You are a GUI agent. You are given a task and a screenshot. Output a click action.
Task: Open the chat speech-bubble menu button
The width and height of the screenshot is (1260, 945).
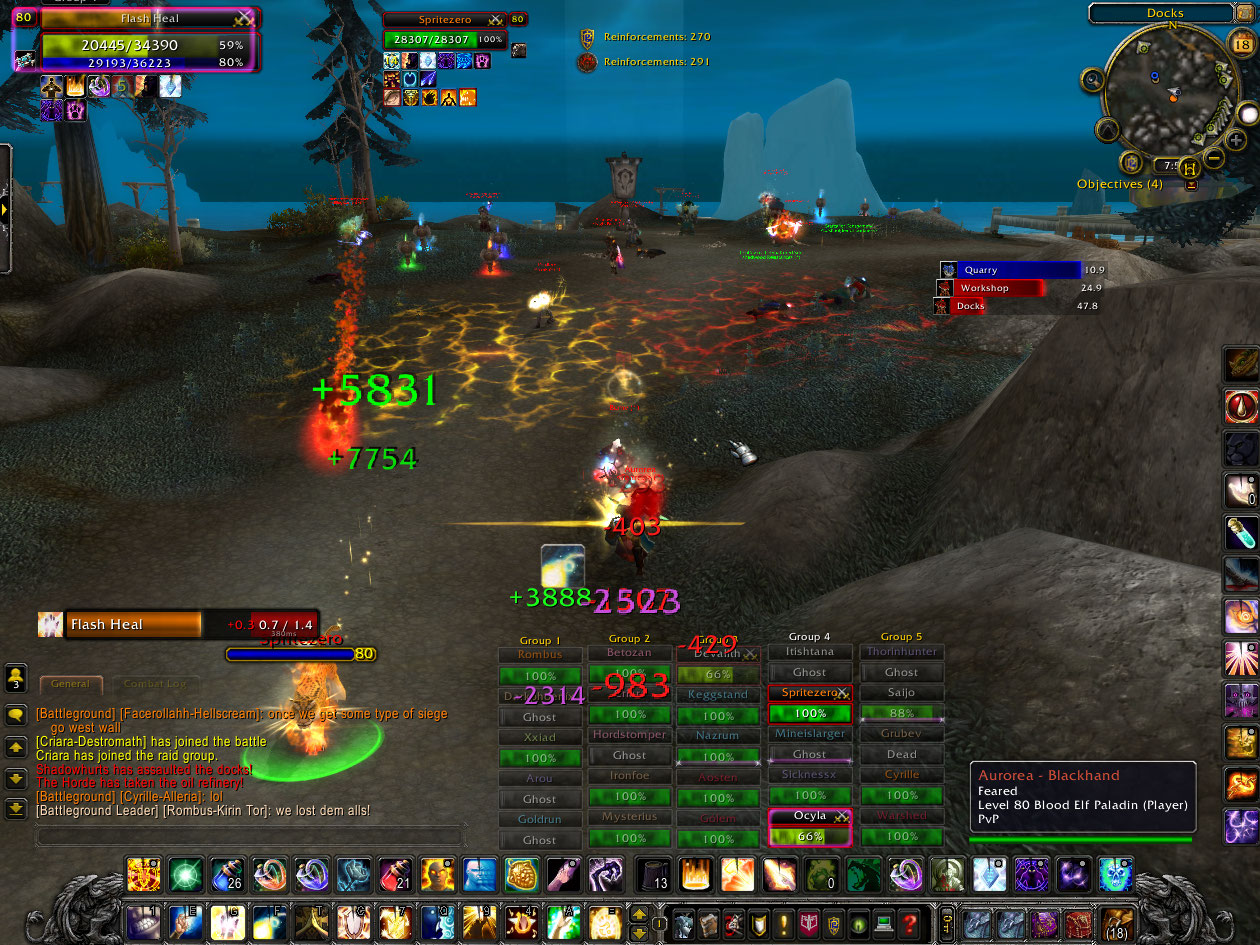pyautogui.click(x=16, y=715)
